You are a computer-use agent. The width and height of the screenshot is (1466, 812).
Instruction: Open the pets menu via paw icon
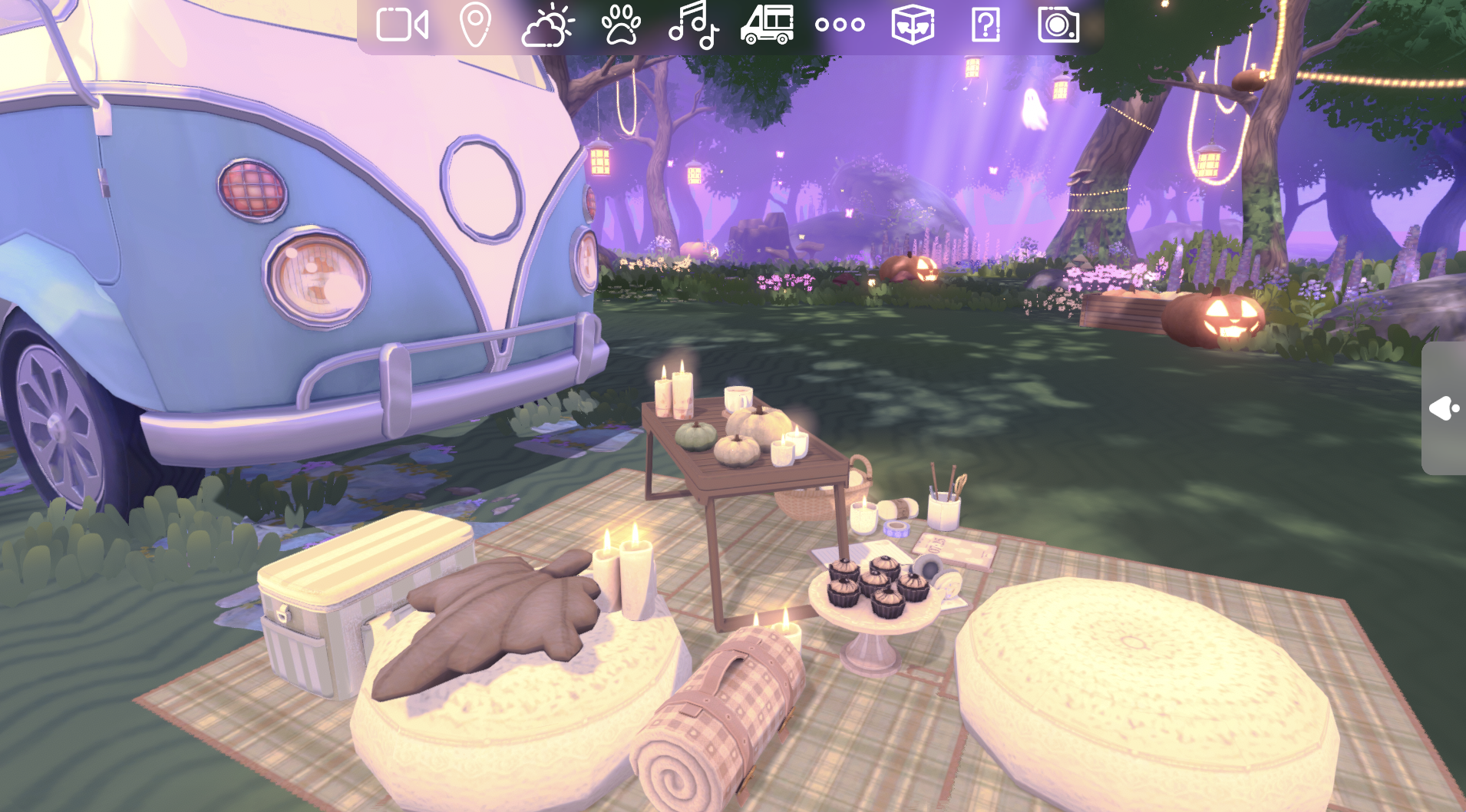622,25
